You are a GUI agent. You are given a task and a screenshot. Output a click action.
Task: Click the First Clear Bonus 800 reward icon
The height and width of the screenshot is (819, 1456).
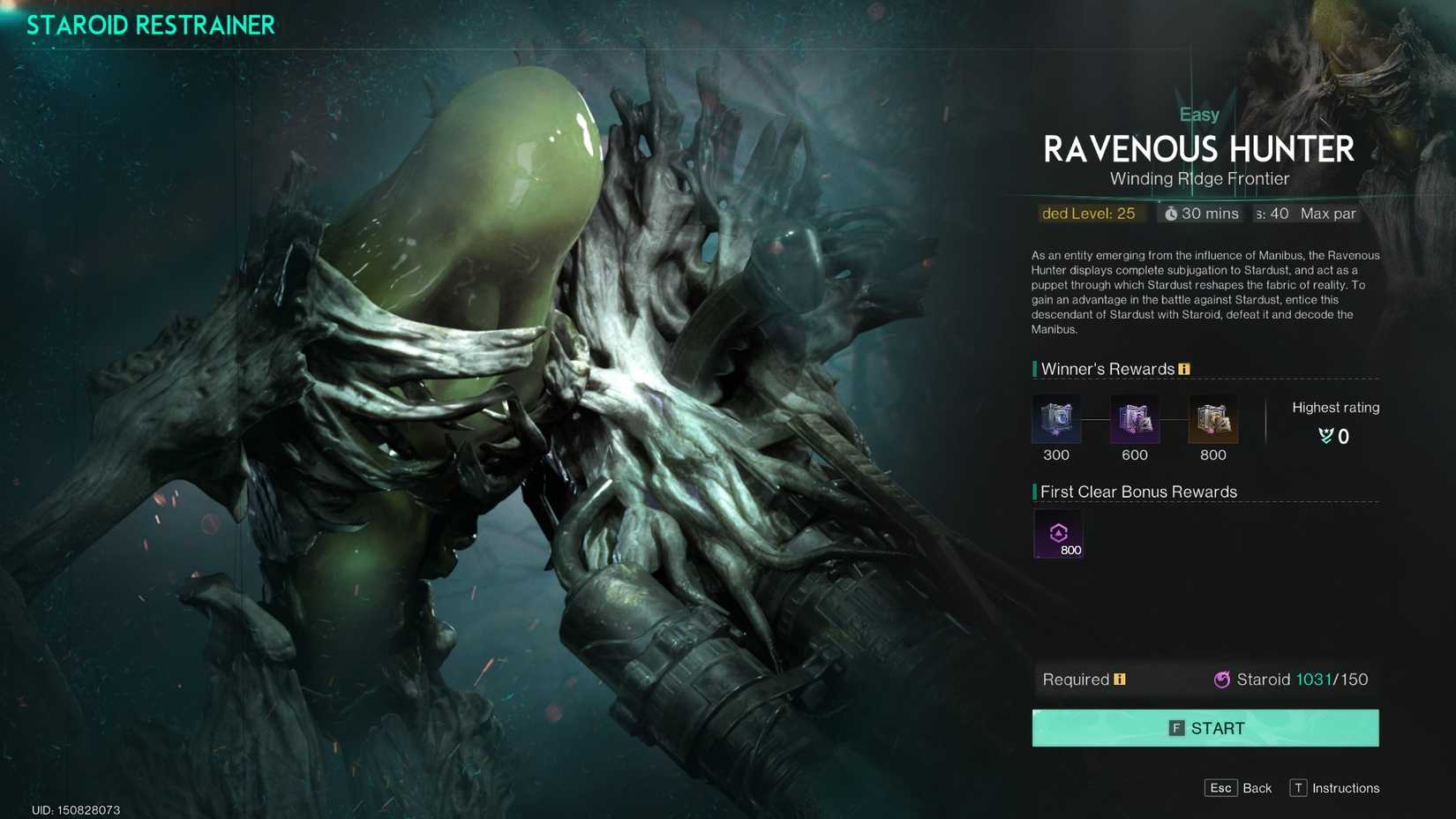tap(1058, 533)
